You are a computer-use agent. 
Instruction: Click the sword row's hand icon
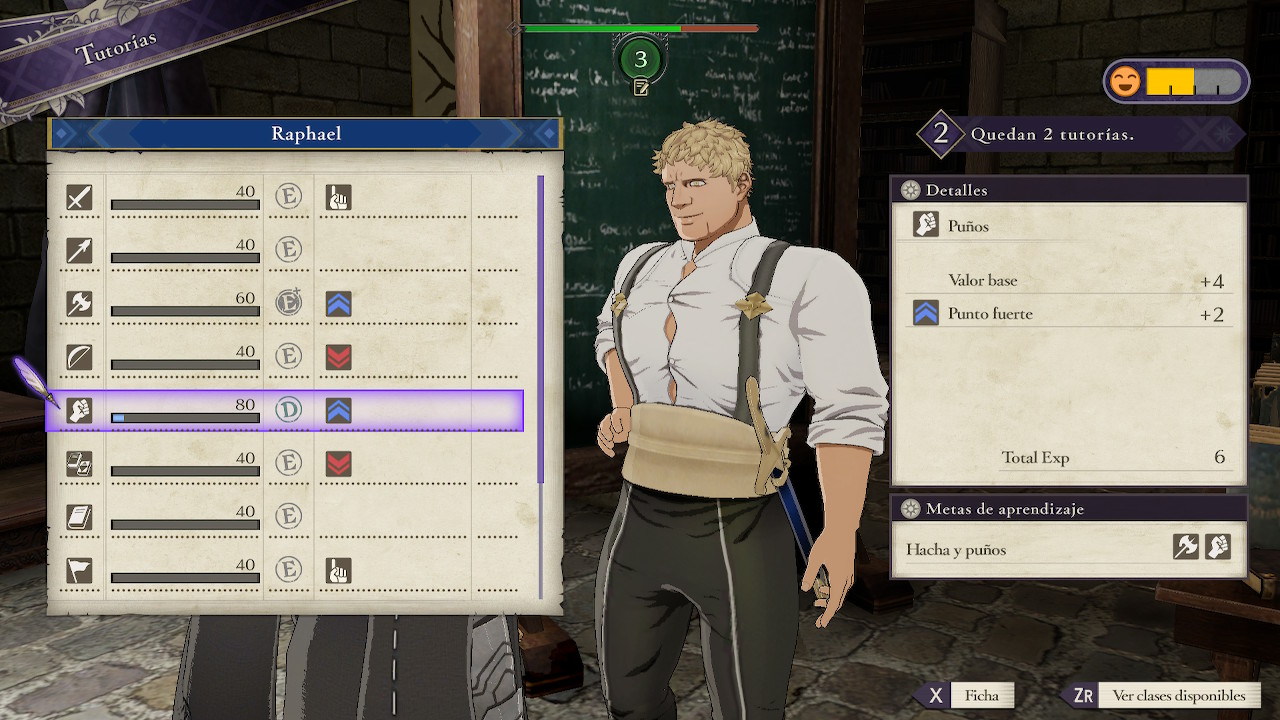[338, 198]
